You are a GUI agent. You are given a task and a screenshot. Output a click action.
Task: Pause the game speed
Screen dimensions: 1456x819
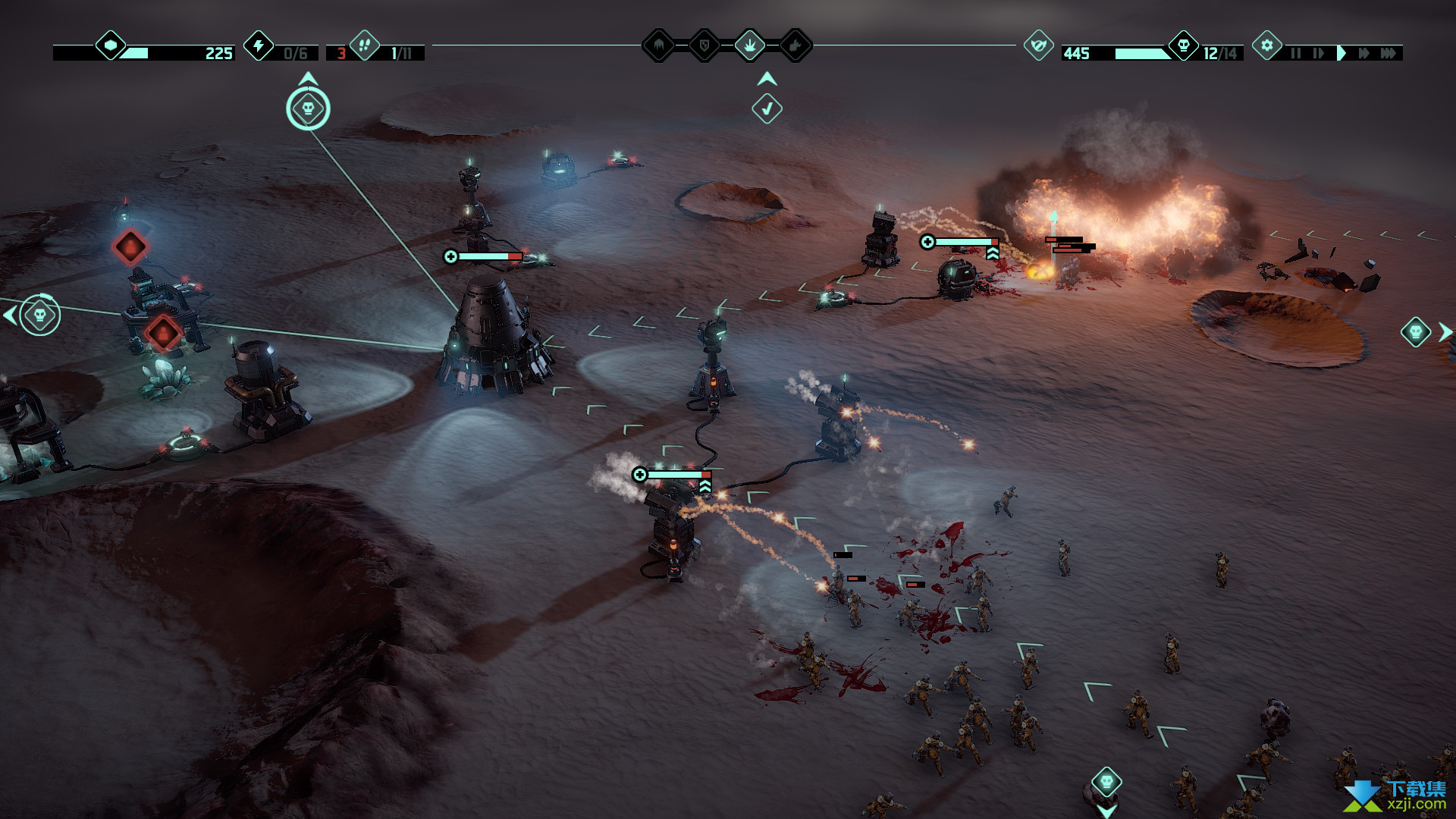coord(1295,53)
